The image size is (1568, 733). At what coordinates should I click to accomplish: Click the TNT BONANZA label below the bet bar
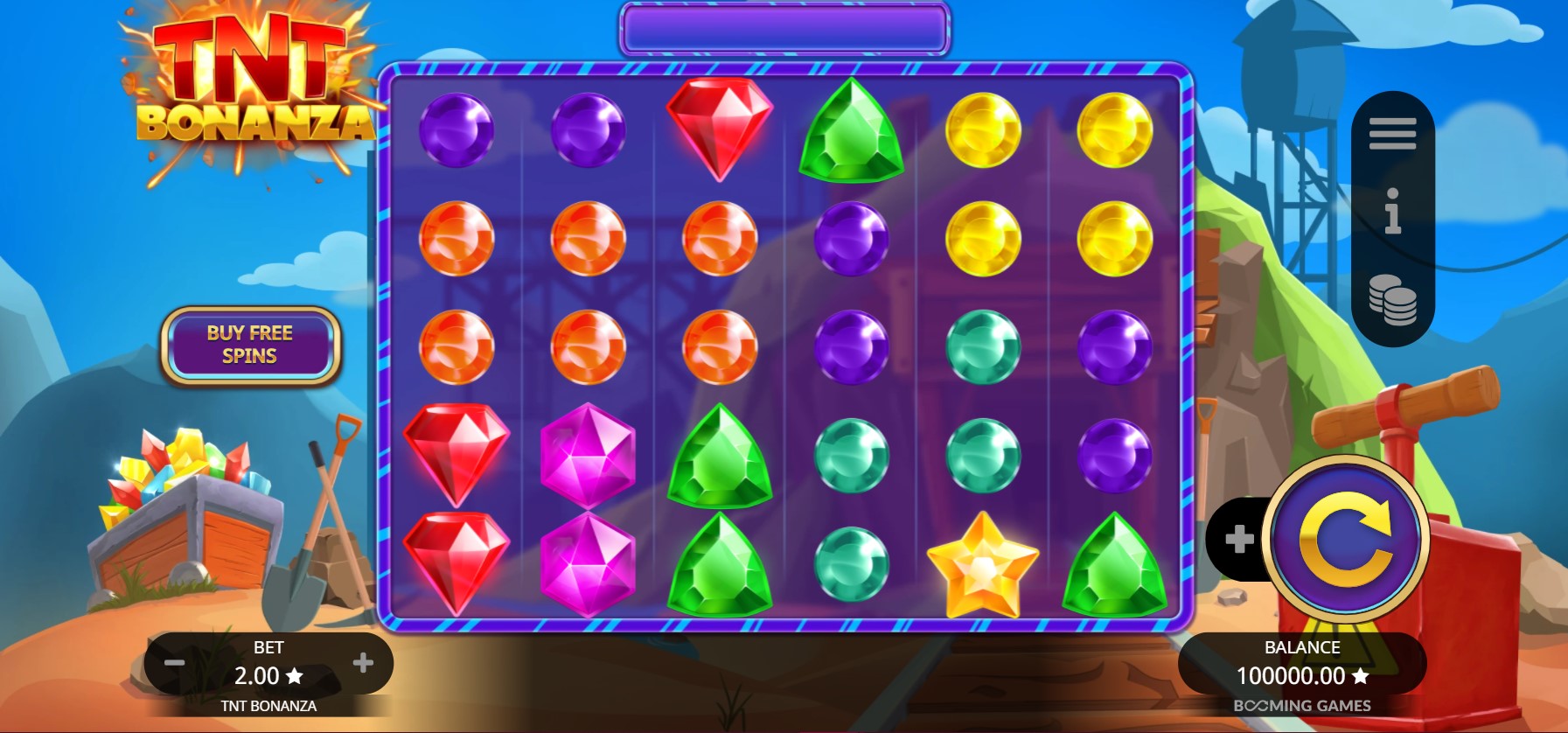pyautogui.click(x=269, y=706)
